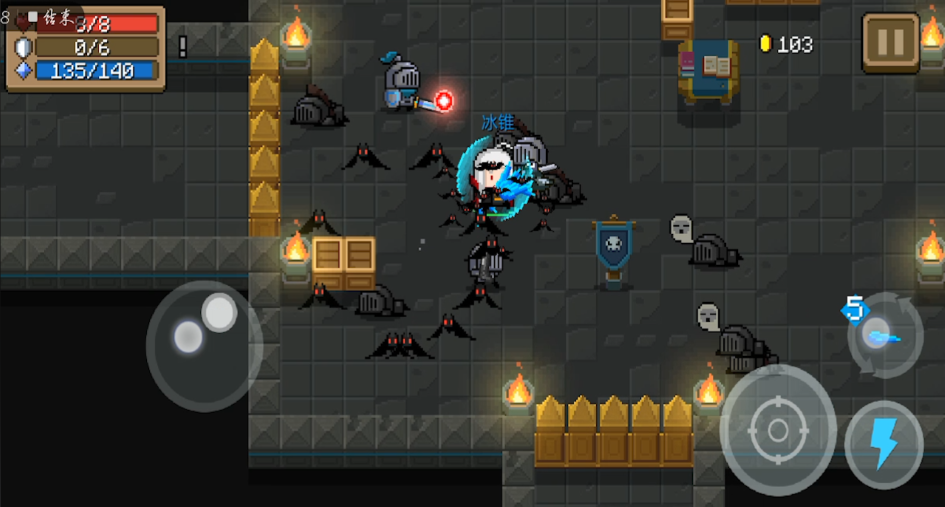This screenshot has width=945, height=507.
Task: Switch weapon with the swap button
Action: (x=884, y=335)
